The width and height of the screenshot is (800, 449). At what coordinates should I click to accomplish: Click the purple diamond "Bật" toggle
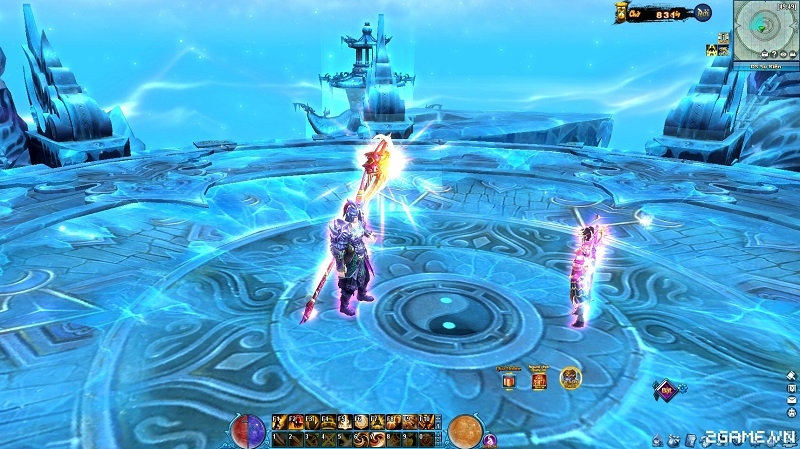(666, 389)
